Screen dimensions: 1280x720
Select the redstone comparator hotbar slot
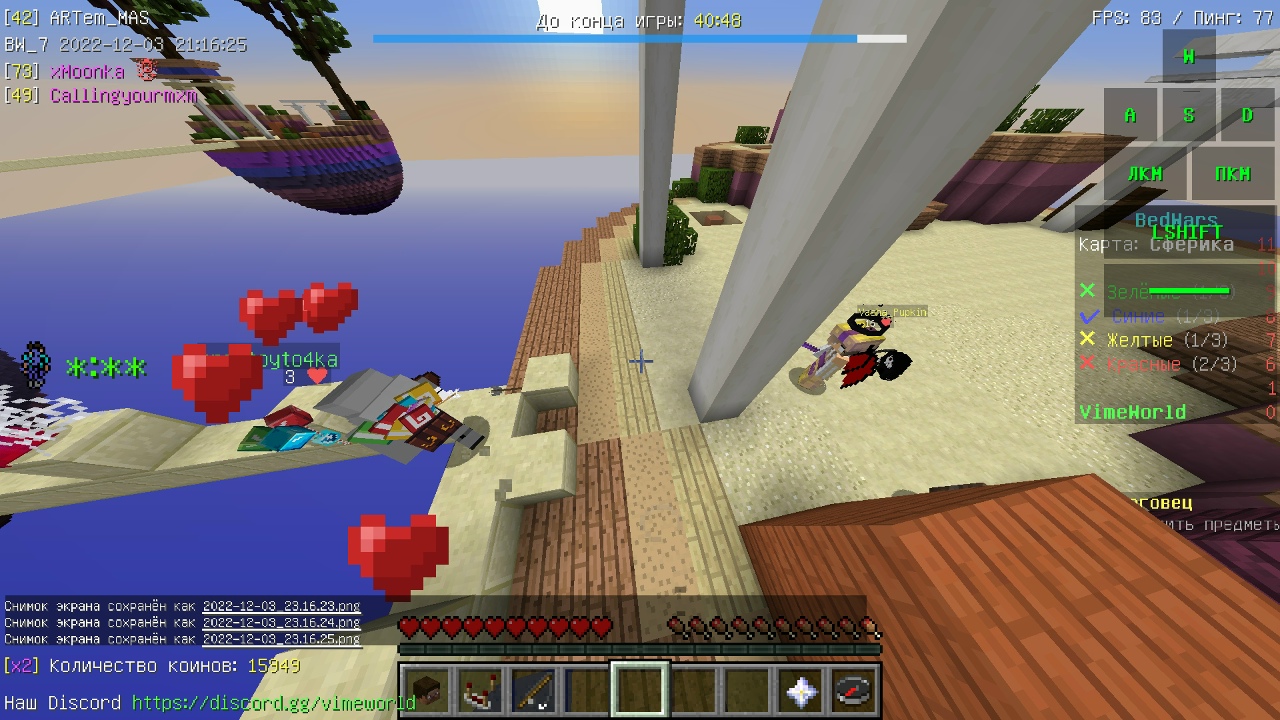coord(478,691)
